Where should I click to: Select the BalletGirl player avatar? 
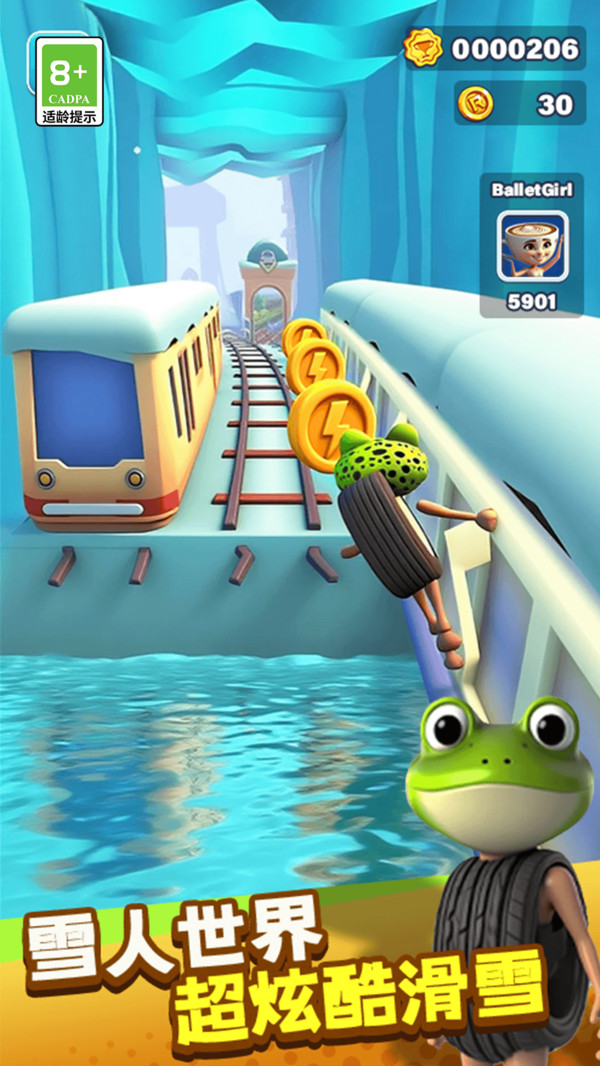coord(532,246)
